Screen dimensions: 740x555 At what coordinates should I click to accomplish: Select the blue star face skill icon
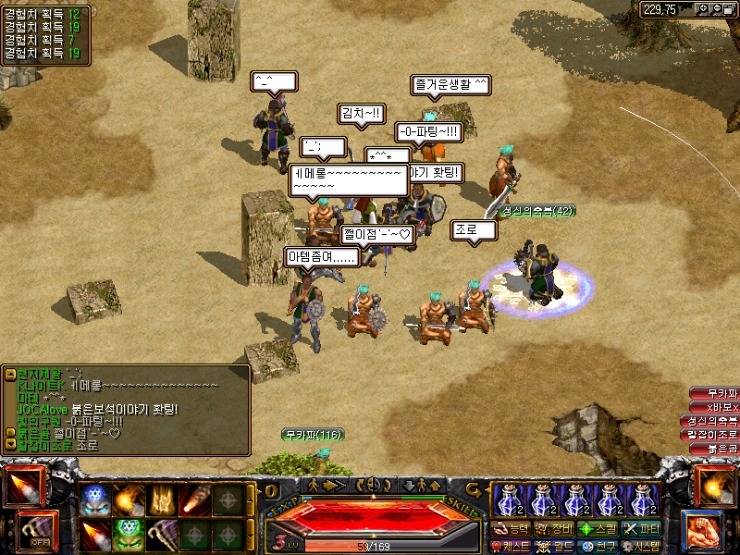(95, 499)
